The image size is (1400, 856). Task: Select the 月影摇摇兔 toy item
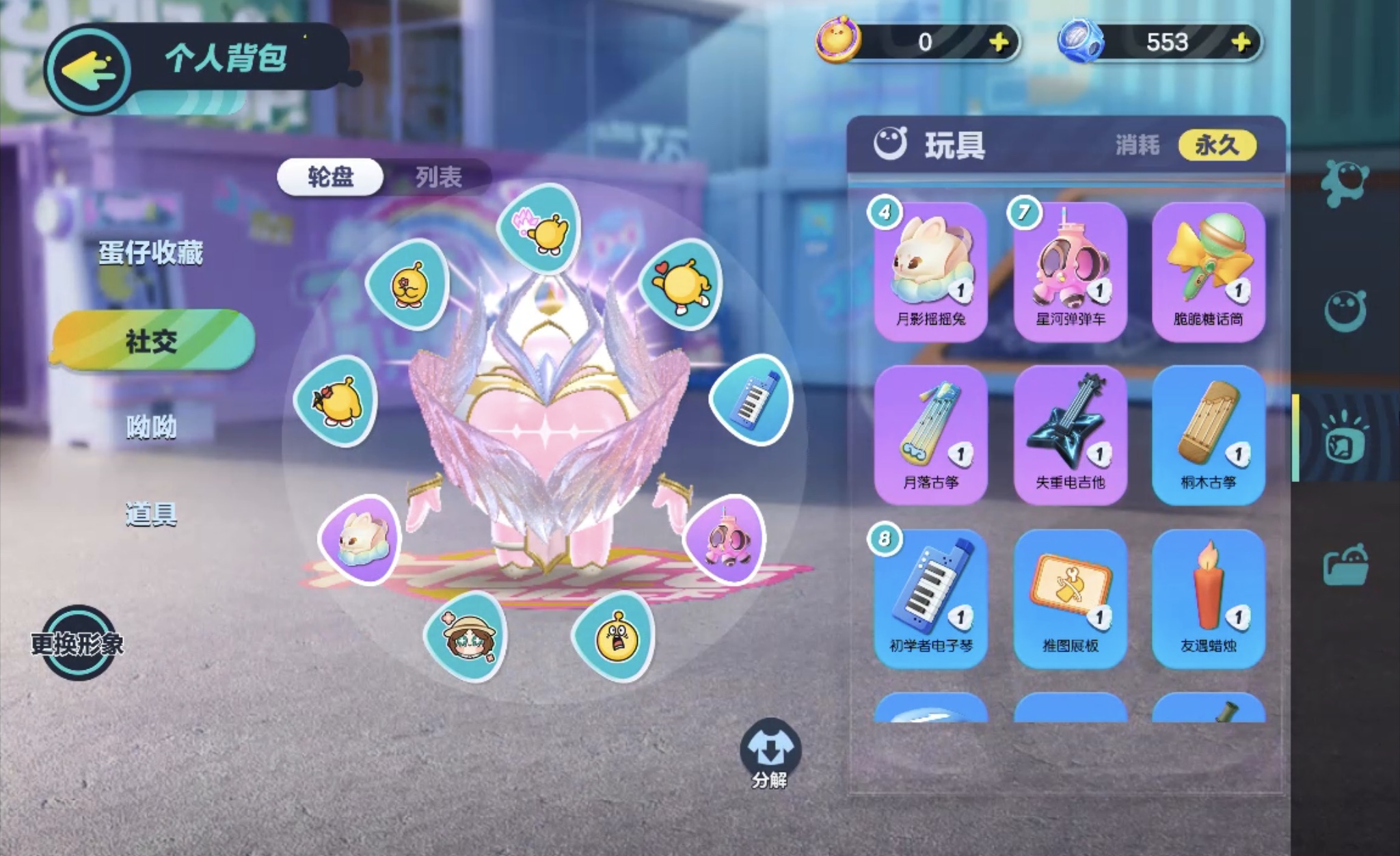tap(931, 271)
